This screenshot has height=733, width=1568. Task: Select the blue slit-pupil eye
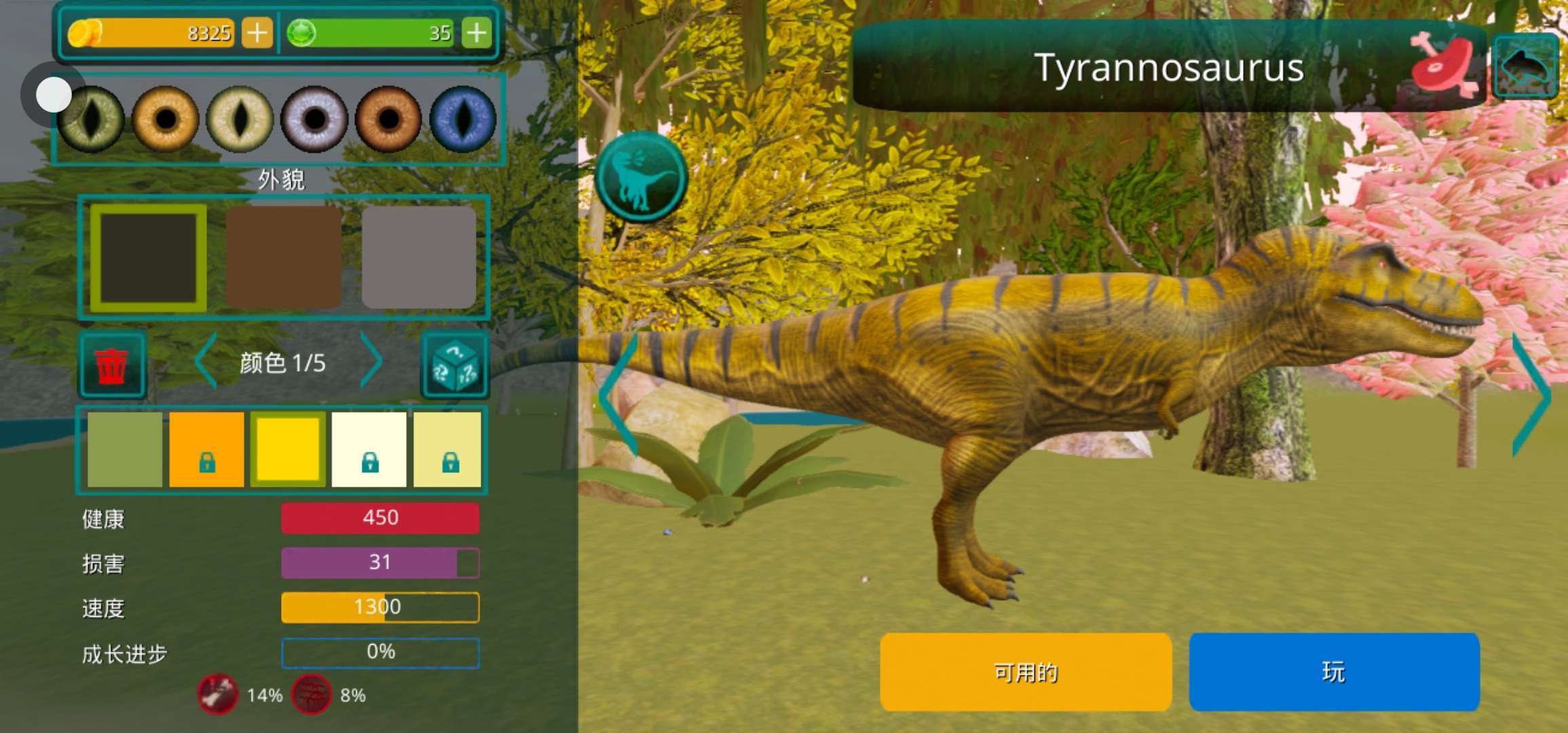463,119
